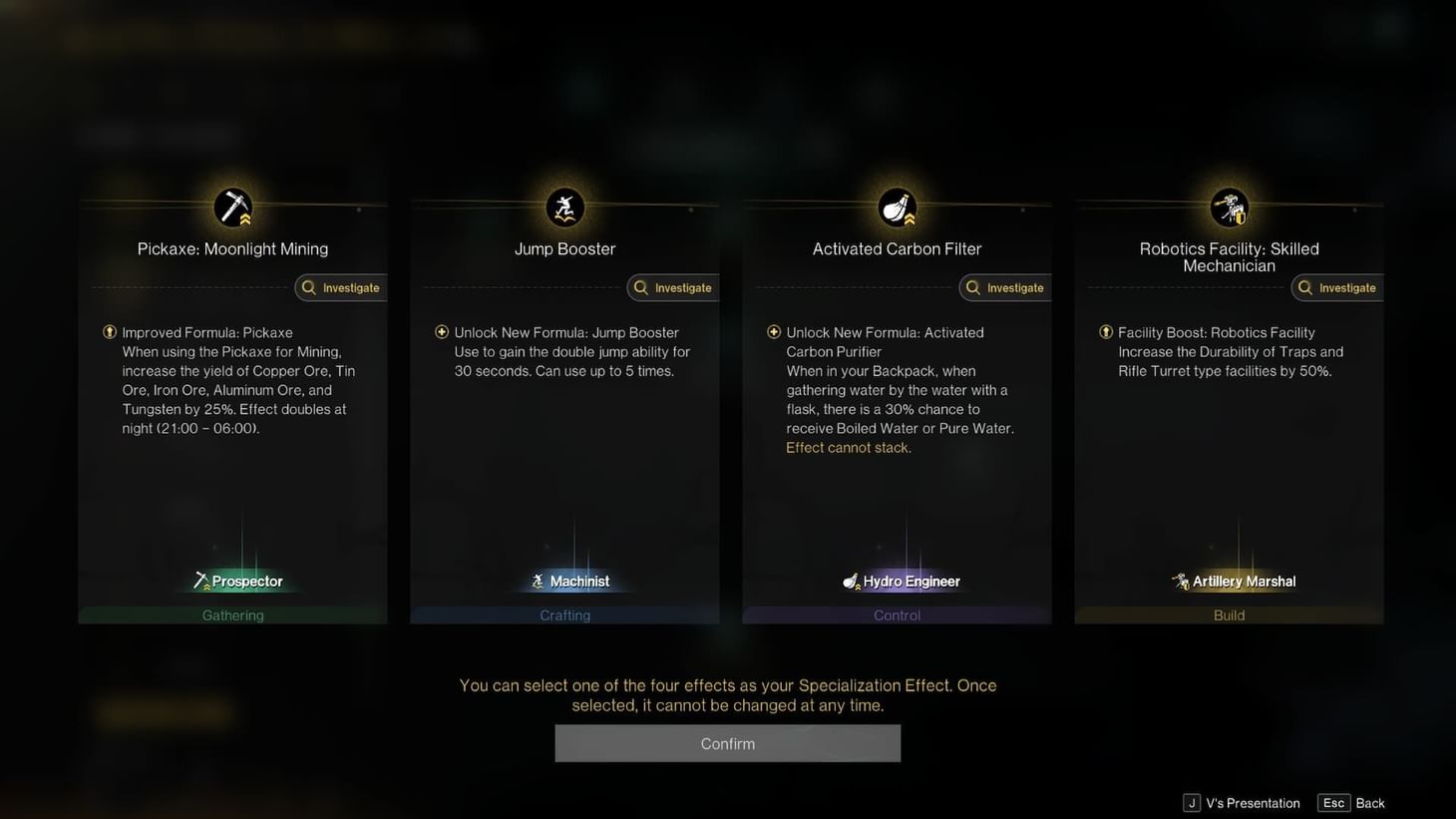The image size is (1456, 819).
Task: Click the flask icon above Activated Carbon Filter
Action: tap(897, 206)
